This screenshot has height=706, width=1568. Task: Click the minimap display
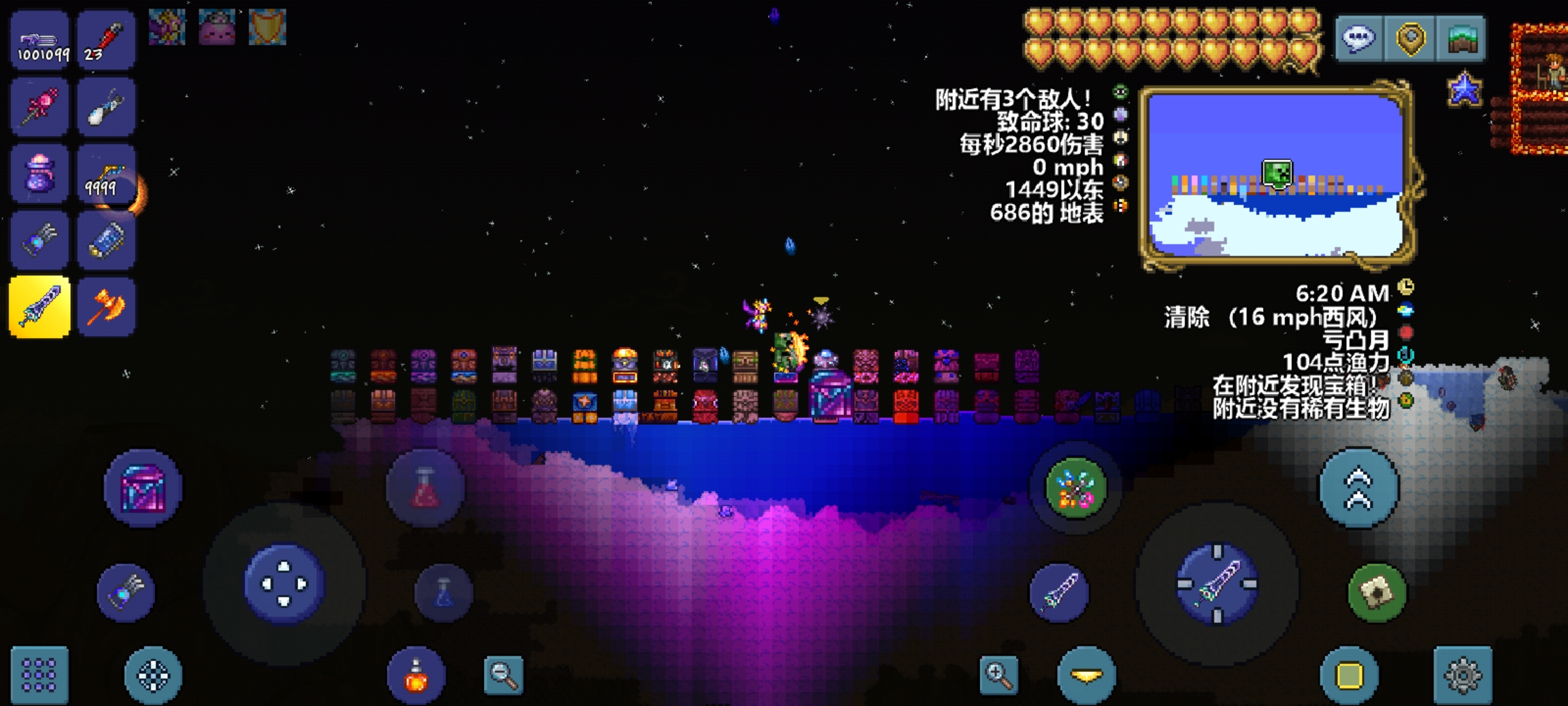click(1275, 175)
